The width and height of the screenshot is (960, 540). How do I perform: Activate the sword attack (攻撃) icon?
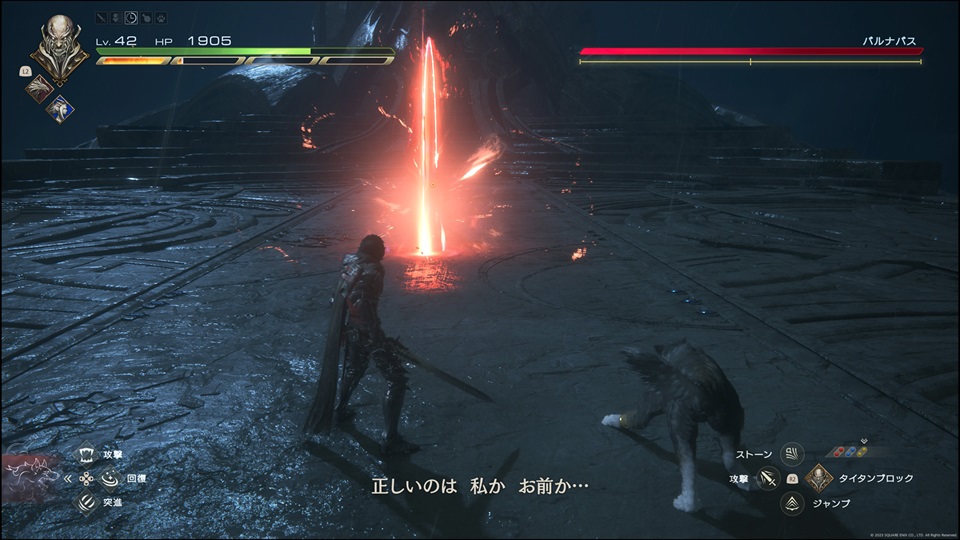[x=769, y=478]
